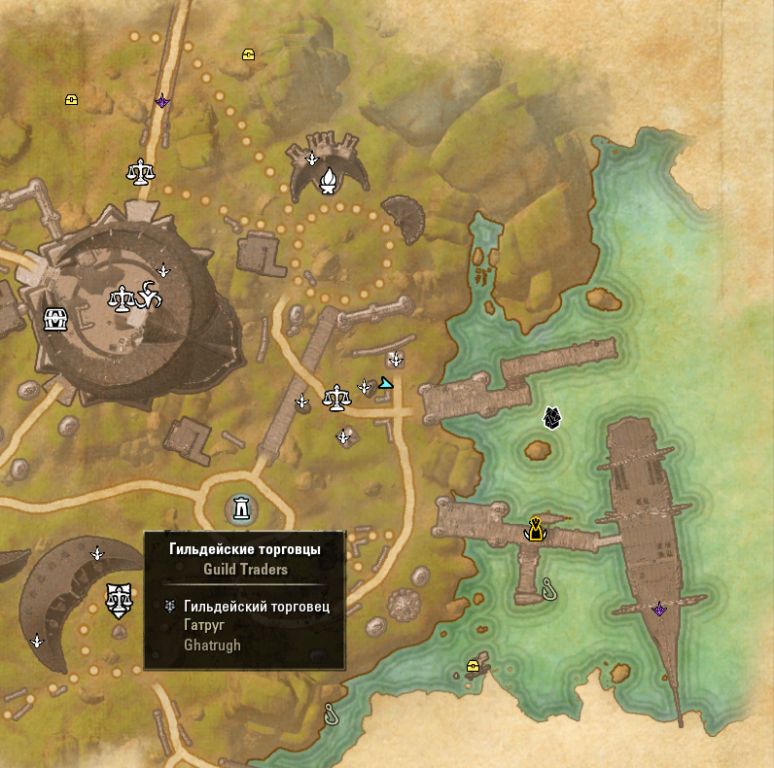Select the yellow boat marker on the dock
Screen dimensions: 774x768
pyautogui.click(x=537, y=528)
